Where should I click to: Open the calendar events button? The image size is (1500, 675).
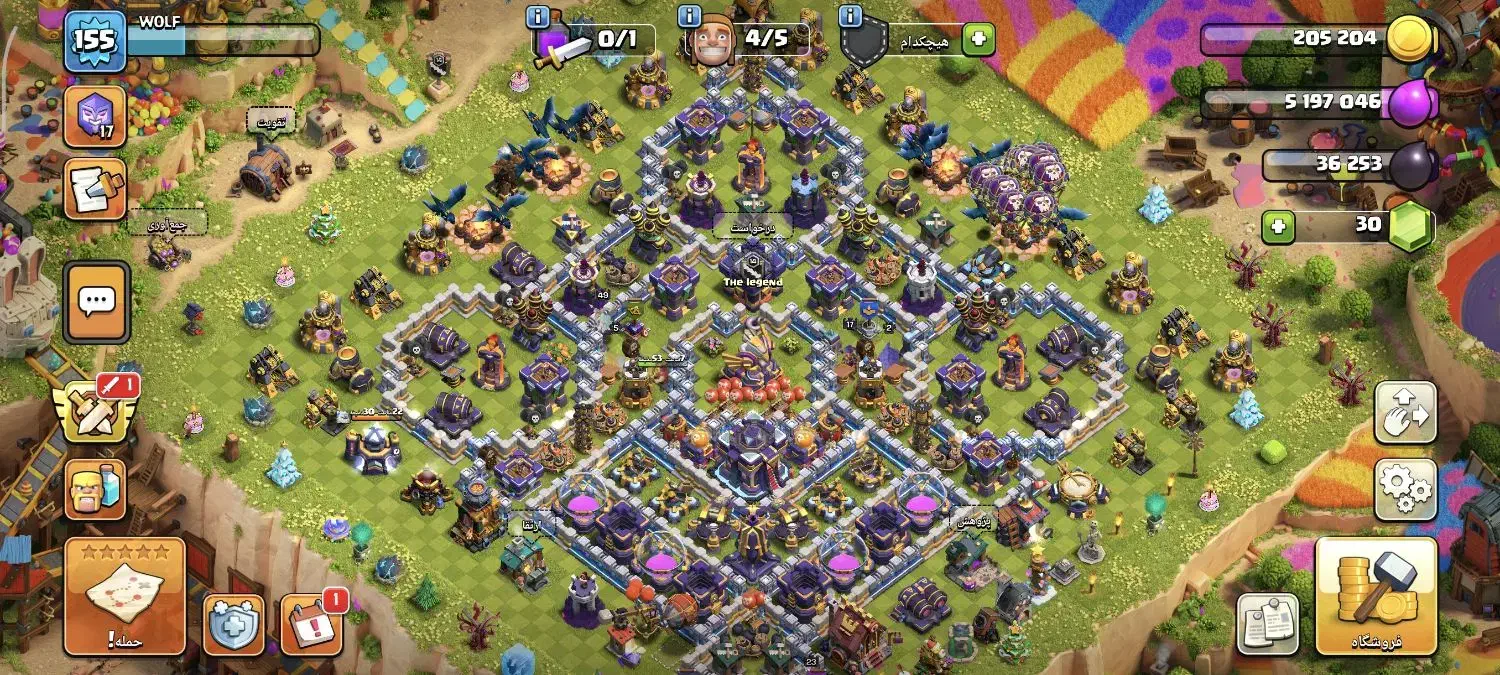tap(311, 625)
